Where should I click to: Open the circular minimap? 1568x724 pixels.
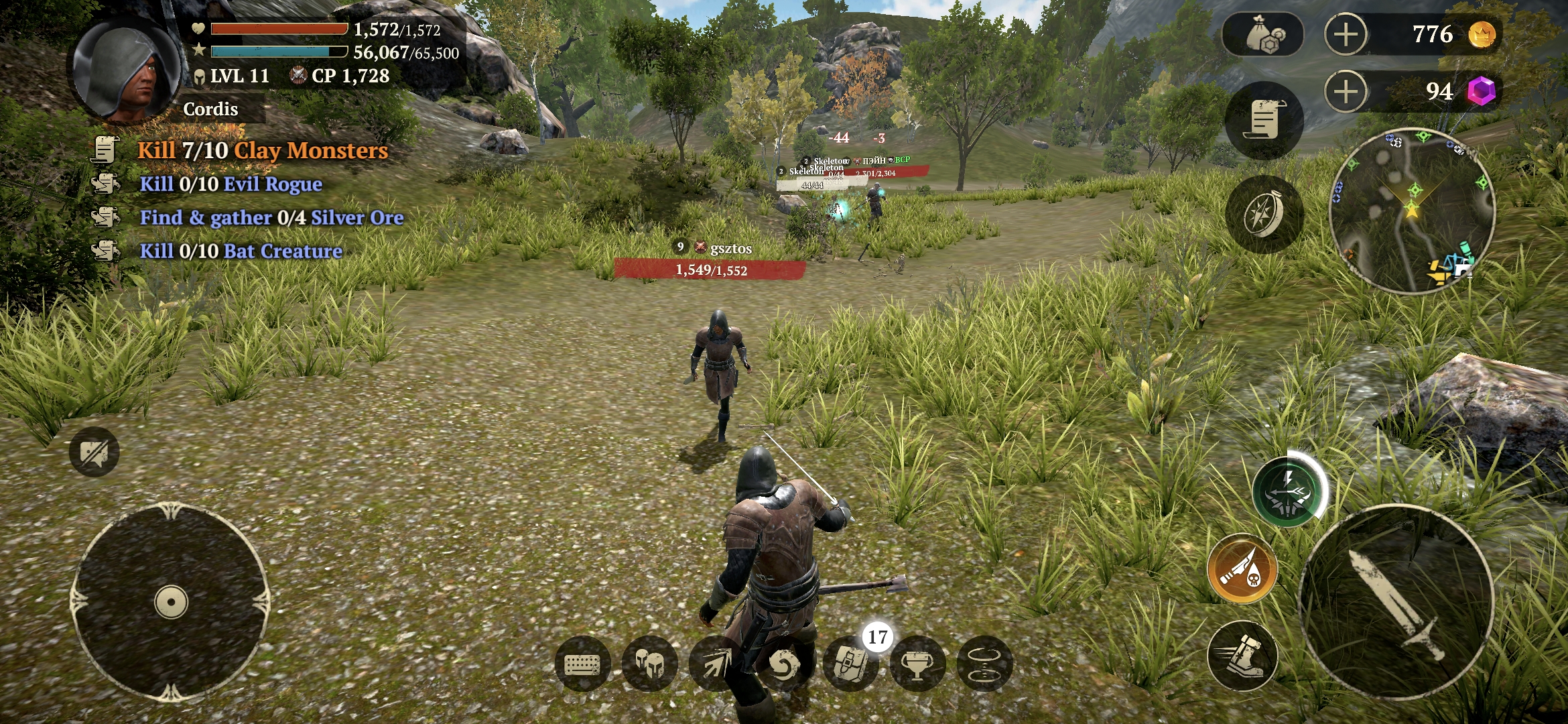pyautogui.click(x=1413, y=210)
